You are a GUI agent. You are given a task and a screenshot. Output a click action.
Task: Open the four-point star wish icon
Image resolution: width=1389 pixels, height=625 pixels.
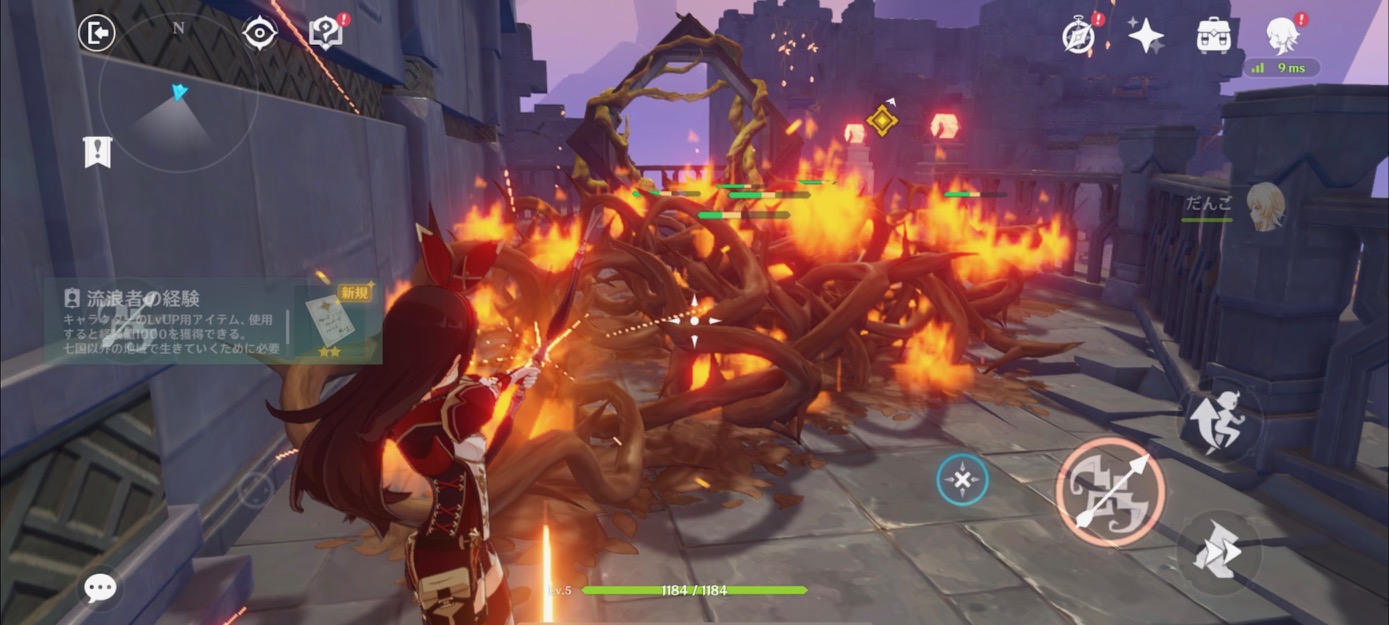click(1146, 36)
